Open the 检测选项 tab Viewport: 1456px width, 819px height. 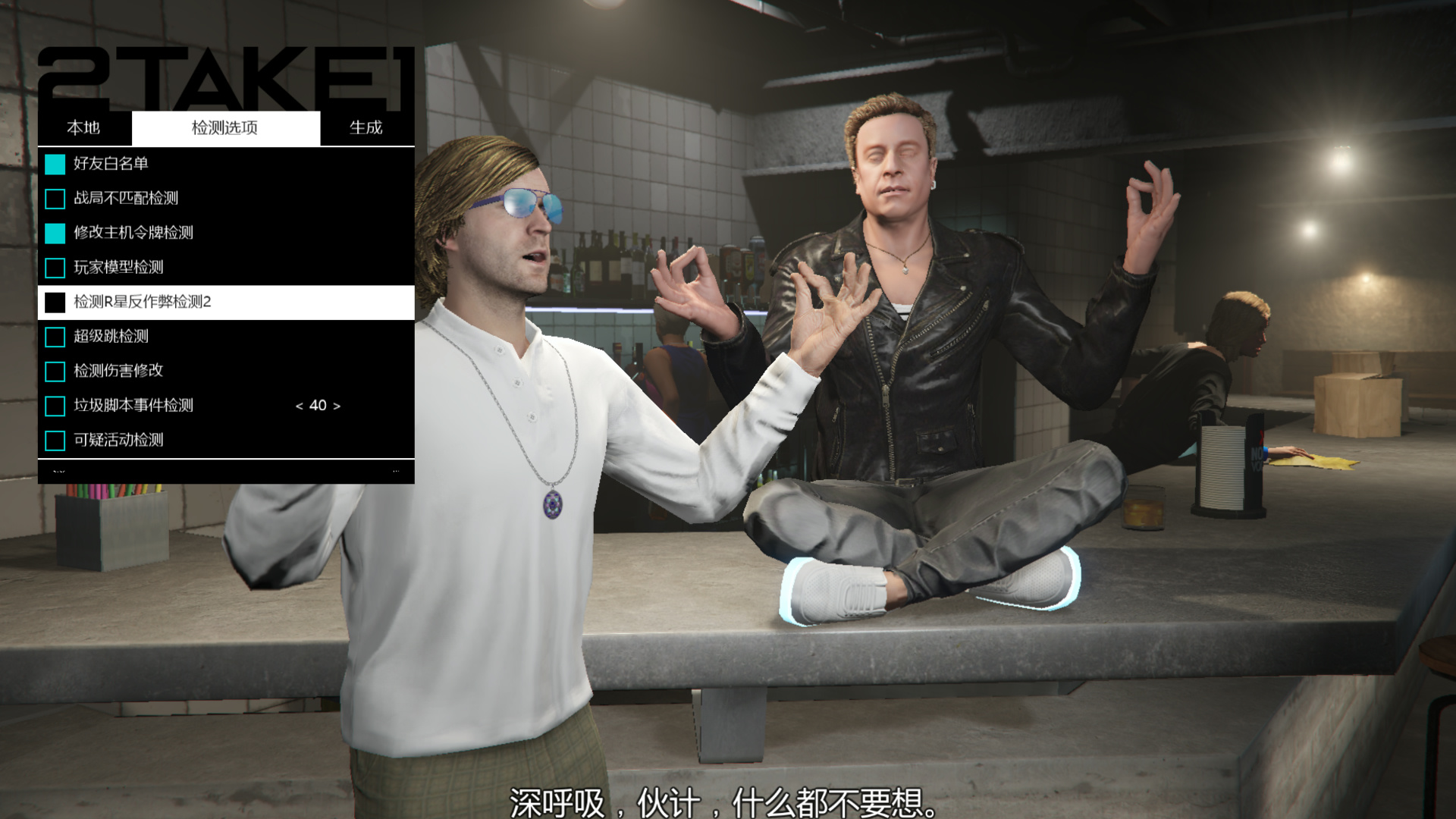[225, 127]
